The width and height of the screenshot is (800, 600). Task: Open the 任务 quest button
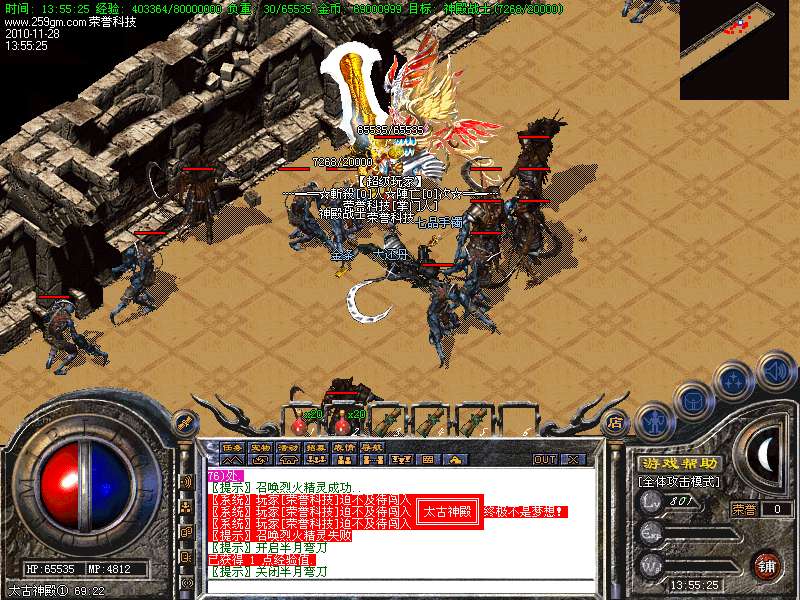coord(233,447)
